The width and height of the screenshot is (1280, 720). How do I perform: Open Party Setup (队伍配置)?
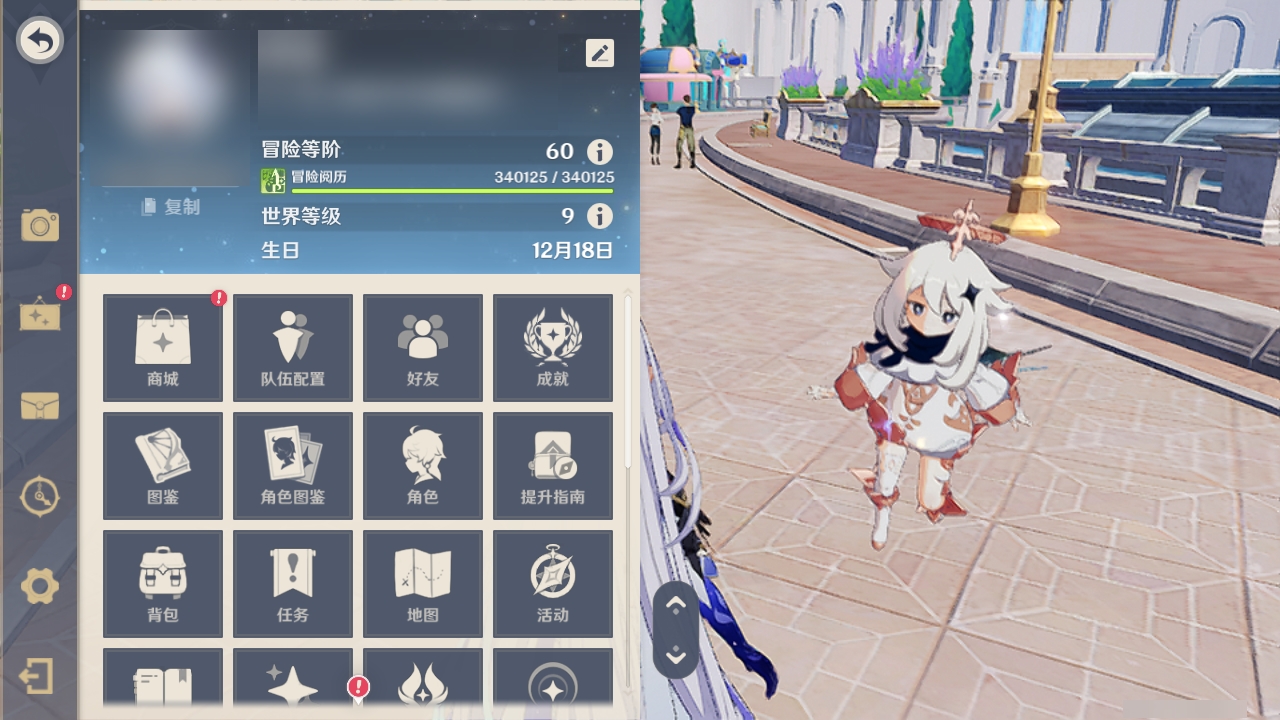coord(292,347)
